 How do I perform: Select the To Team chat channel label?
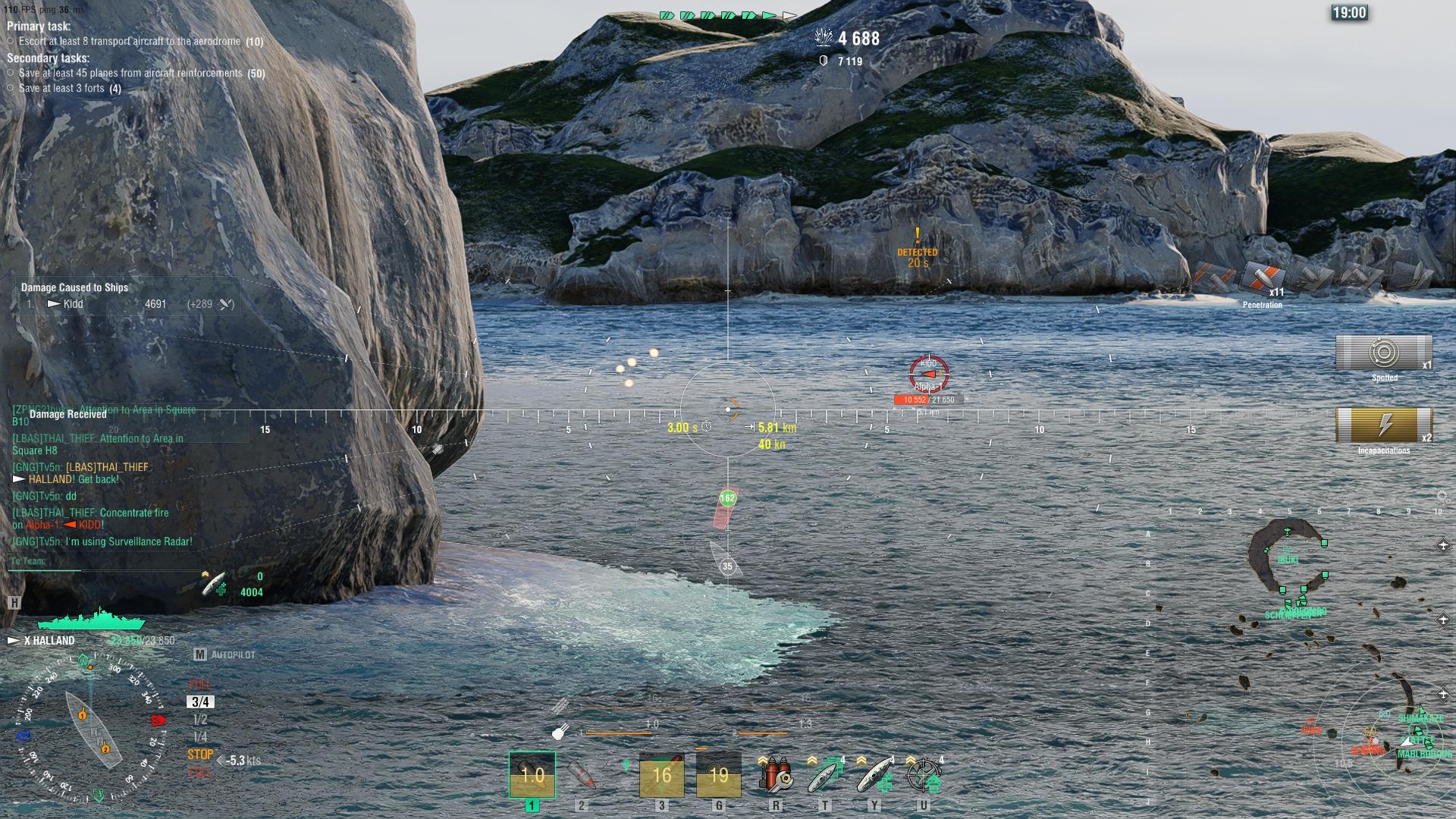(x=29, y=560)
